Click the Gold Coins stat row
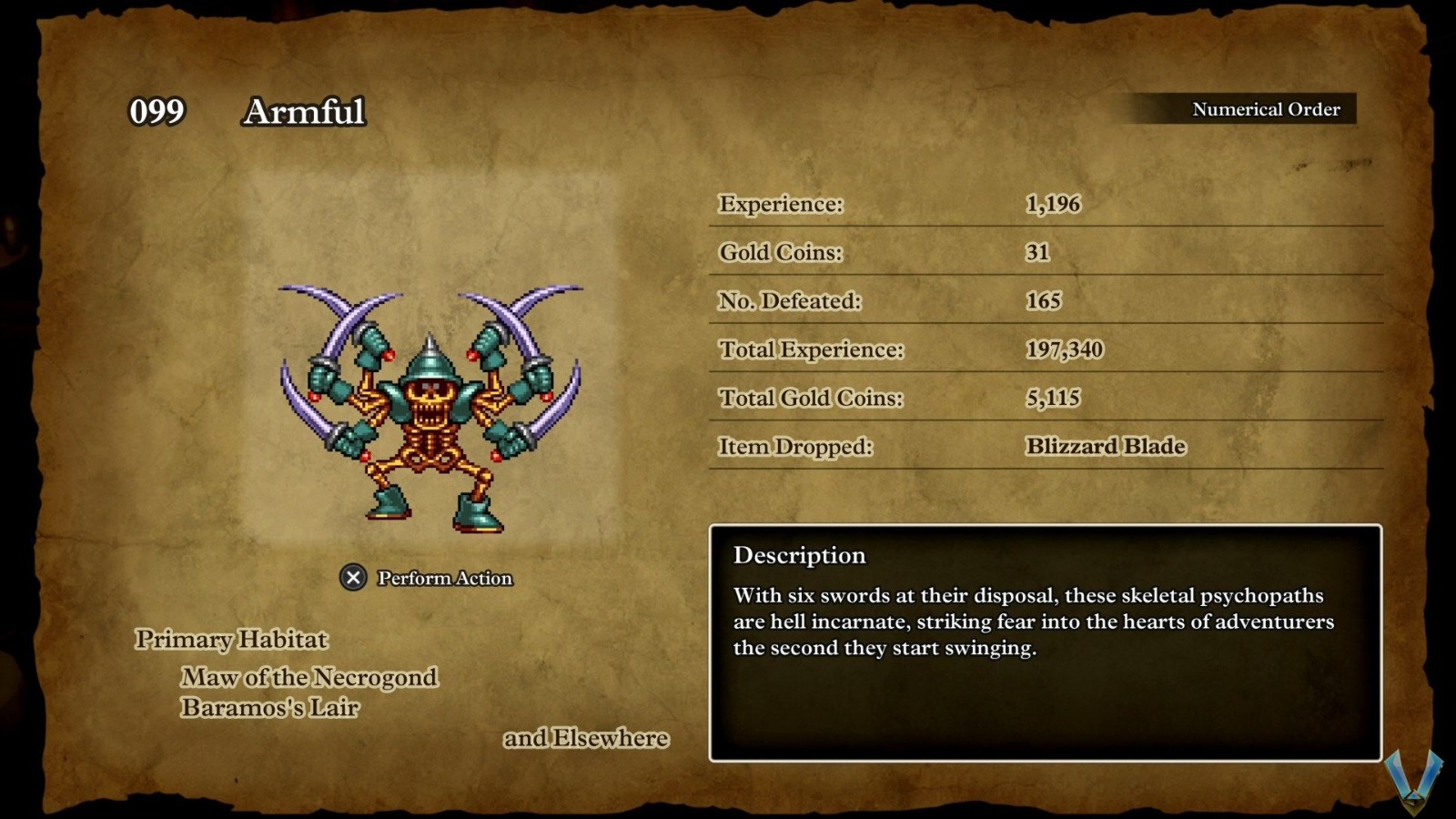Viewport: 1456px width, 819px height. click(x=778, y=252)
